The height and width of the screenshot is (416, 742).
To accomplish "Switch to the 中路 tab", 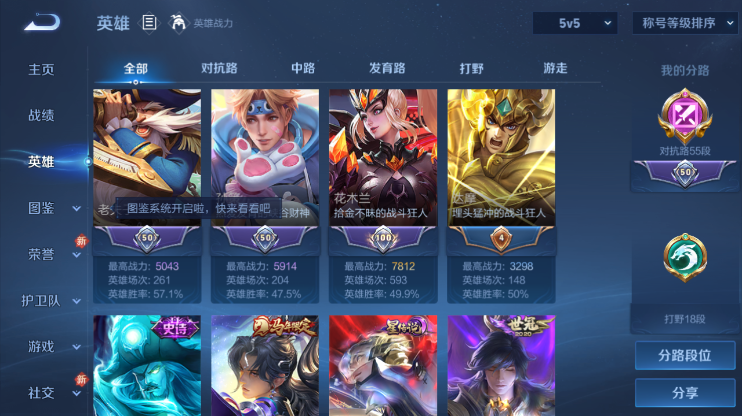I will pyautogui.click(x=303, y=68).
